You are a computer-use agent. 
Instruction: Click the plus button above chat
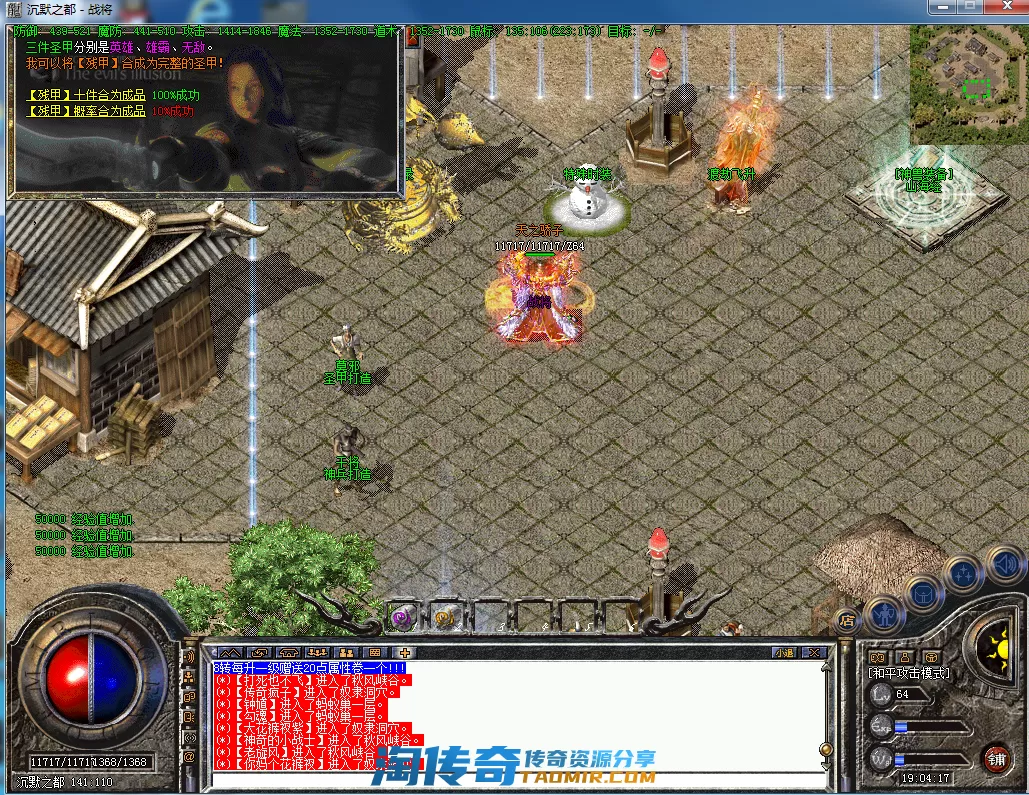[403, 653]
